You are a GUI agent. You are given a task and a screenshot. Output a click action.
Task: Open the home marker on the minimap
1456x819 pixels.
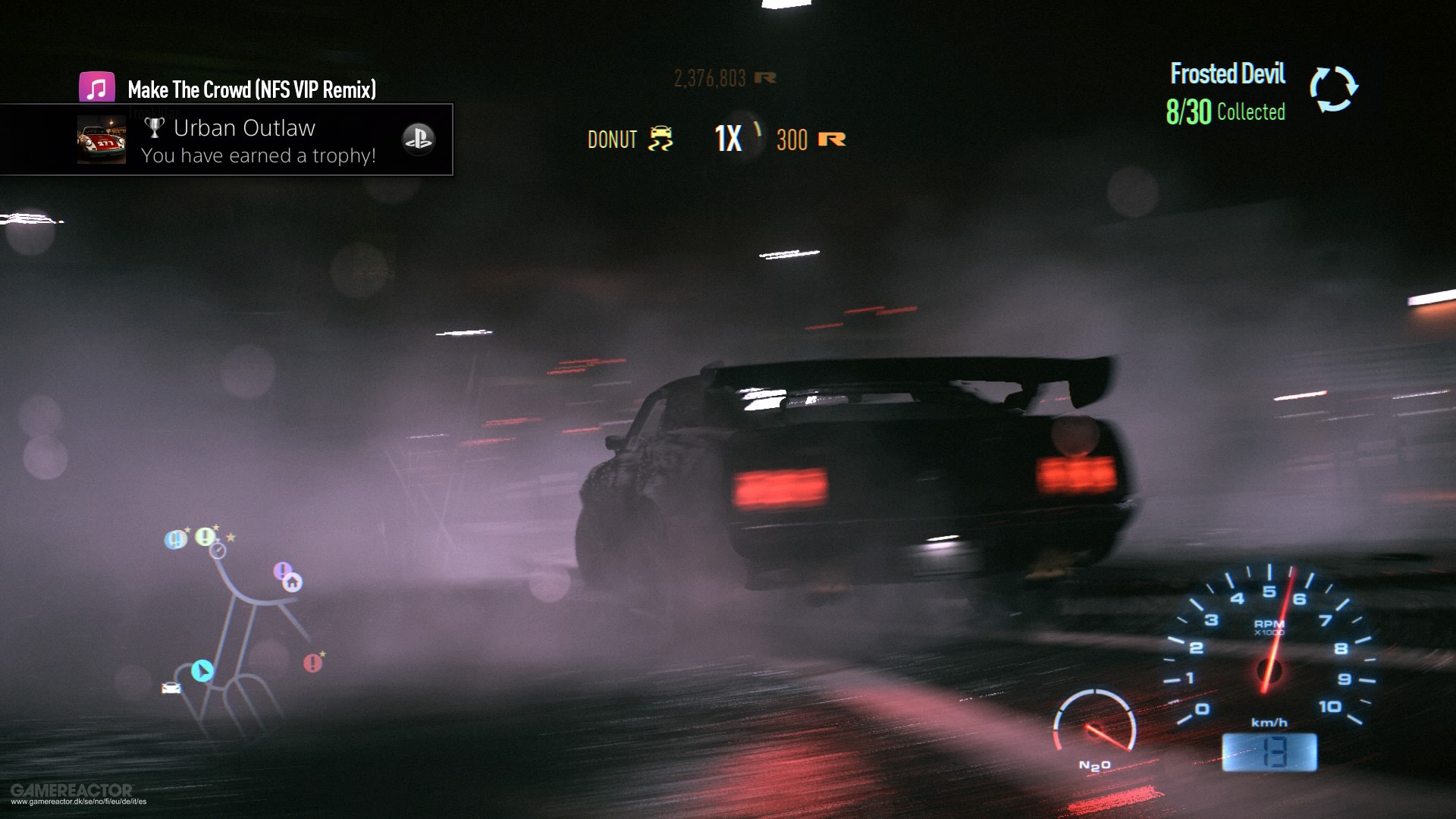(292, 583)
